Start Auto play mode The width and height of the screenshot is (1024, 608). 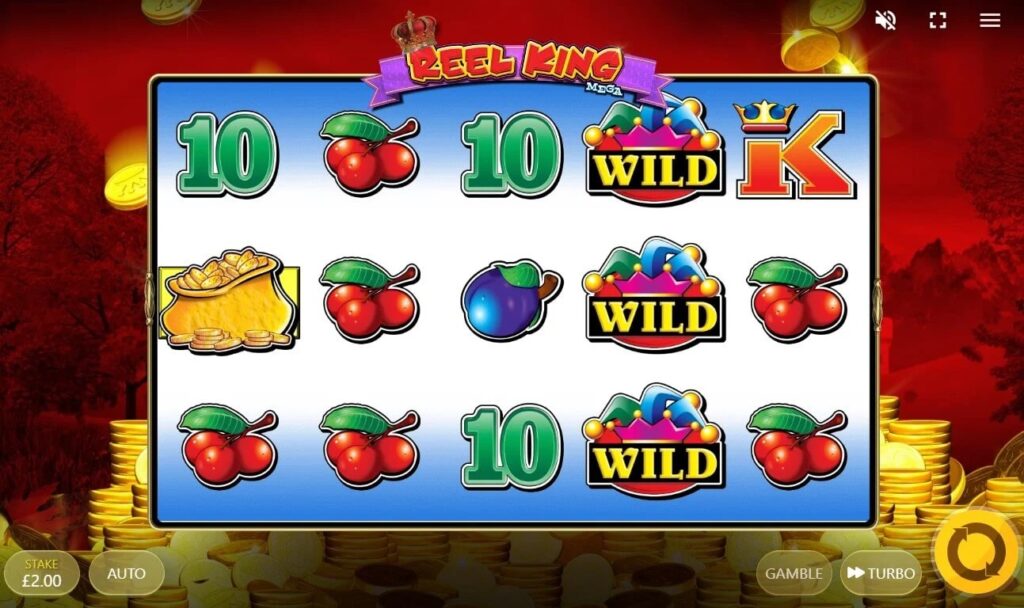[126, 574]
